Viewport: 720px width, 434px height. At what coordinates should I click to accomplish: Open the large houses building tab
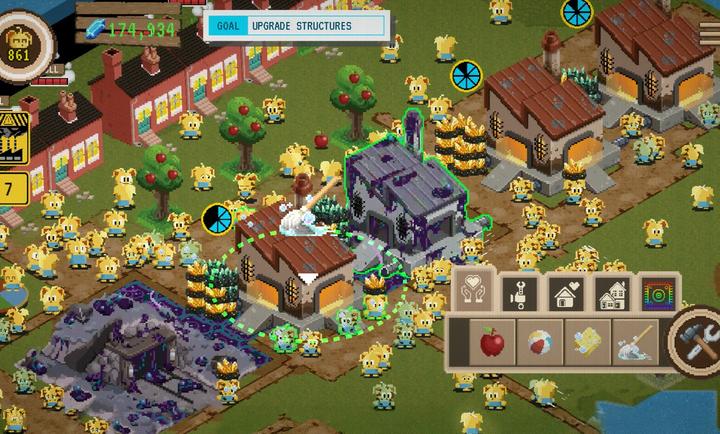[x=611, y=292]
